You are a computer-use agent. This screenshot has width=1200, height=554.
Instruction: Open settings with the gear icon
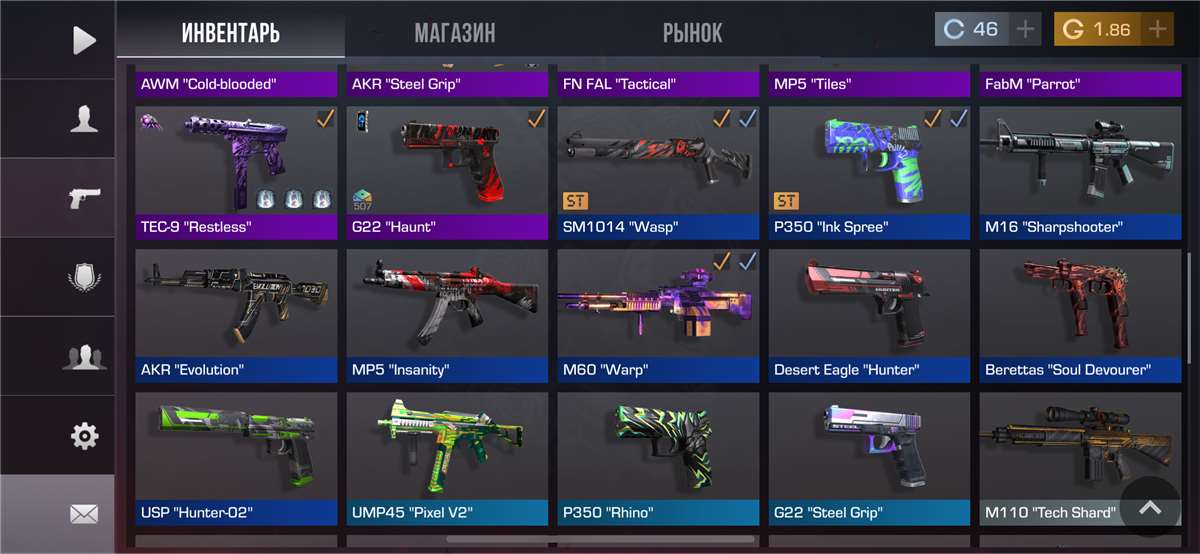tap(84, 435)
